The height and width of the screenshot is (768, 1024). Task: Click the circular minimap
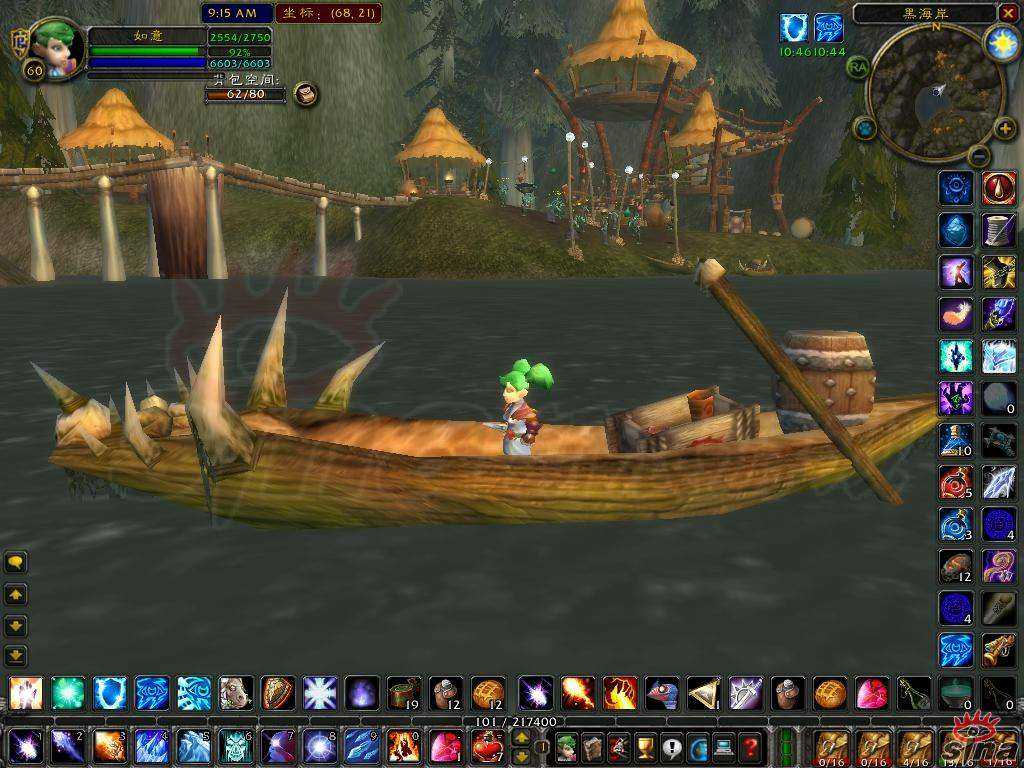point(935,92)
